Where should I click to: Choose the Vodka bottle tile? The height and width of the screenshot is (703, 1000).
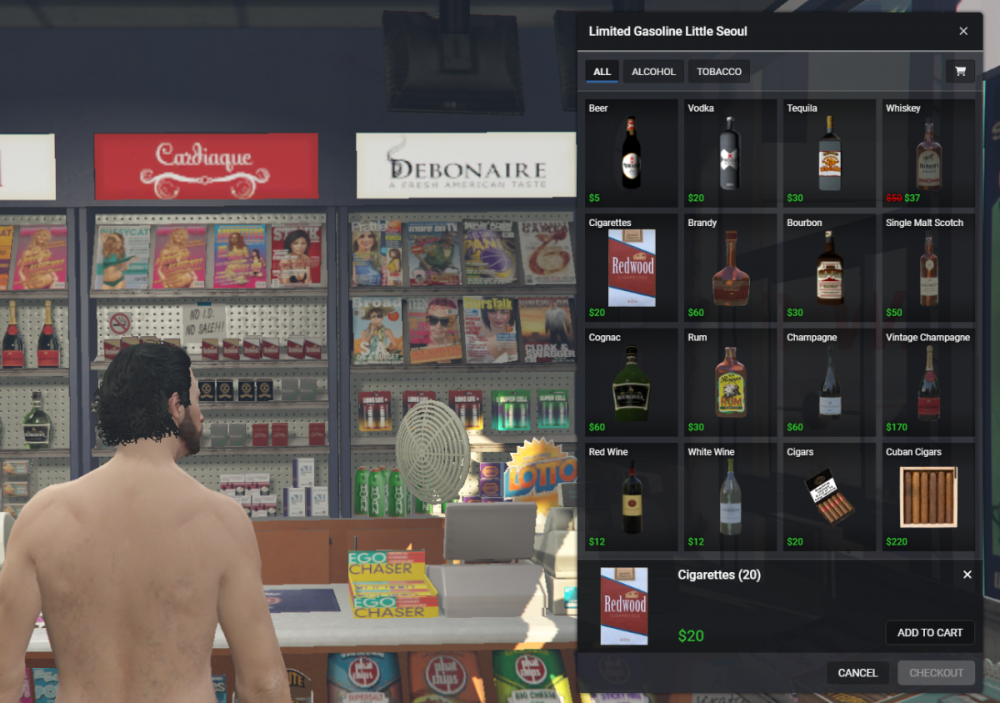coord(730,153)
